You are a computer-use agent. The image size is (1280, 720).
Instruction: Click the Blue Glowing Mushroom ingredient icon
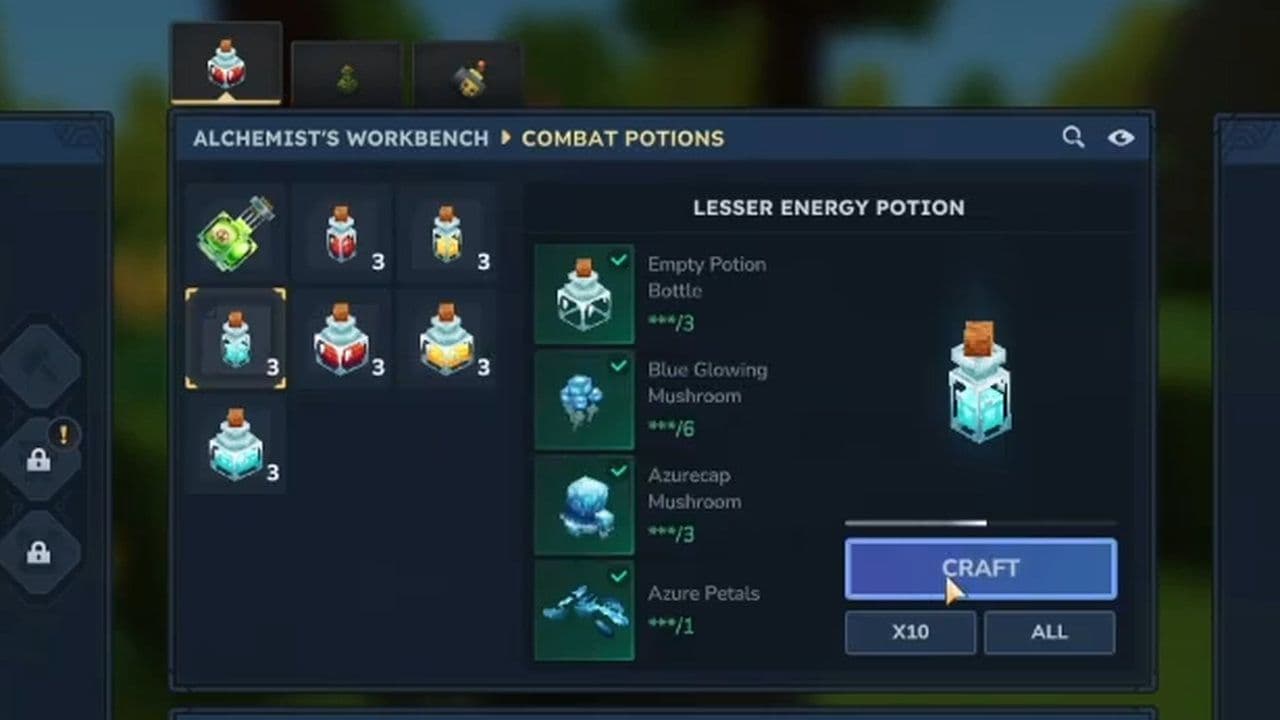click(x=583, y=398)
